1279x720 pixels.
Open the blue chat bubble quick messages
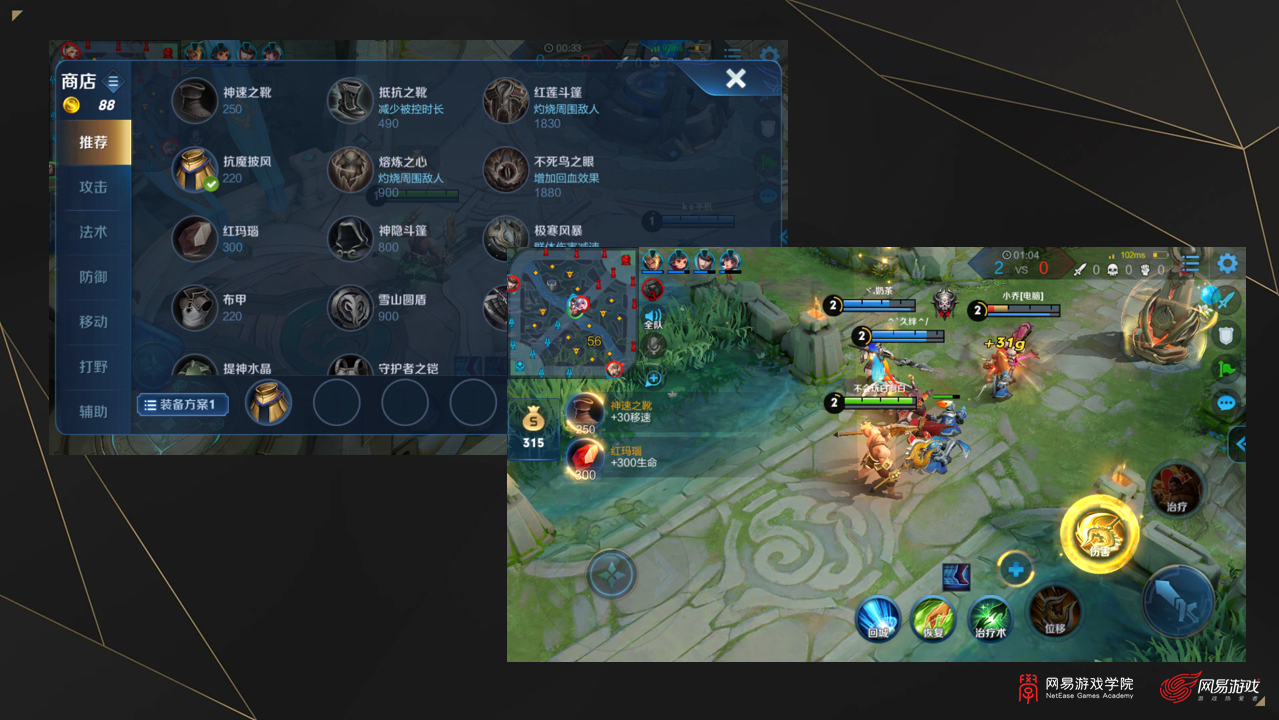1227,403
